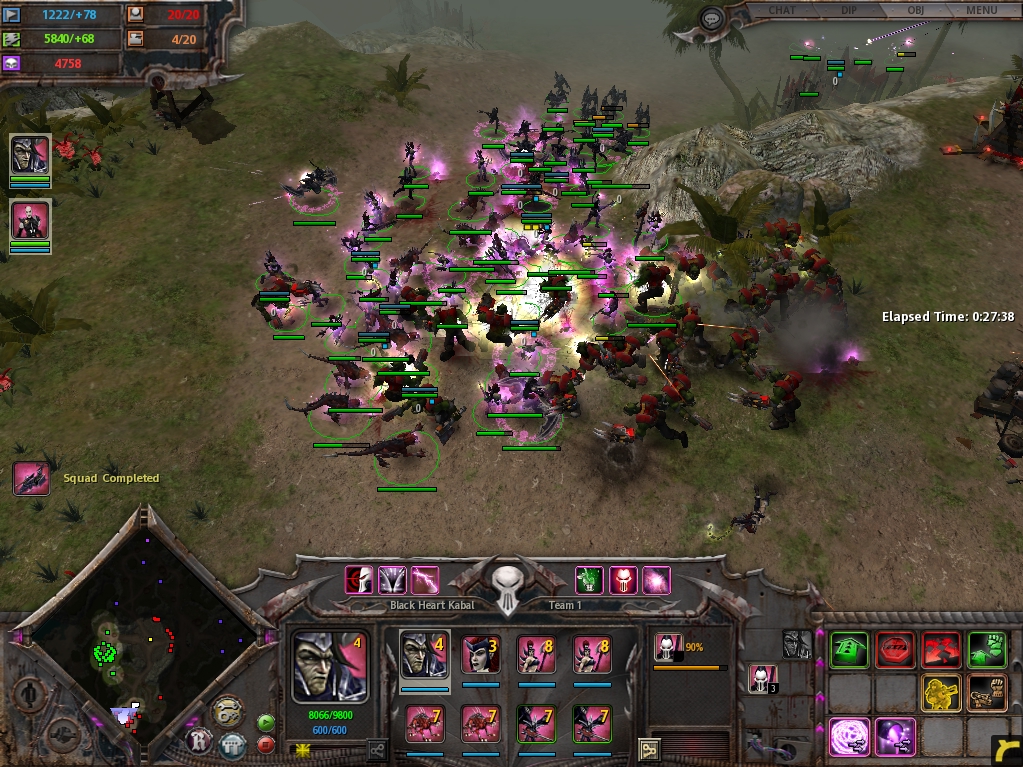Select the level 4 Archon squad icon

click(x=424, y=655)
